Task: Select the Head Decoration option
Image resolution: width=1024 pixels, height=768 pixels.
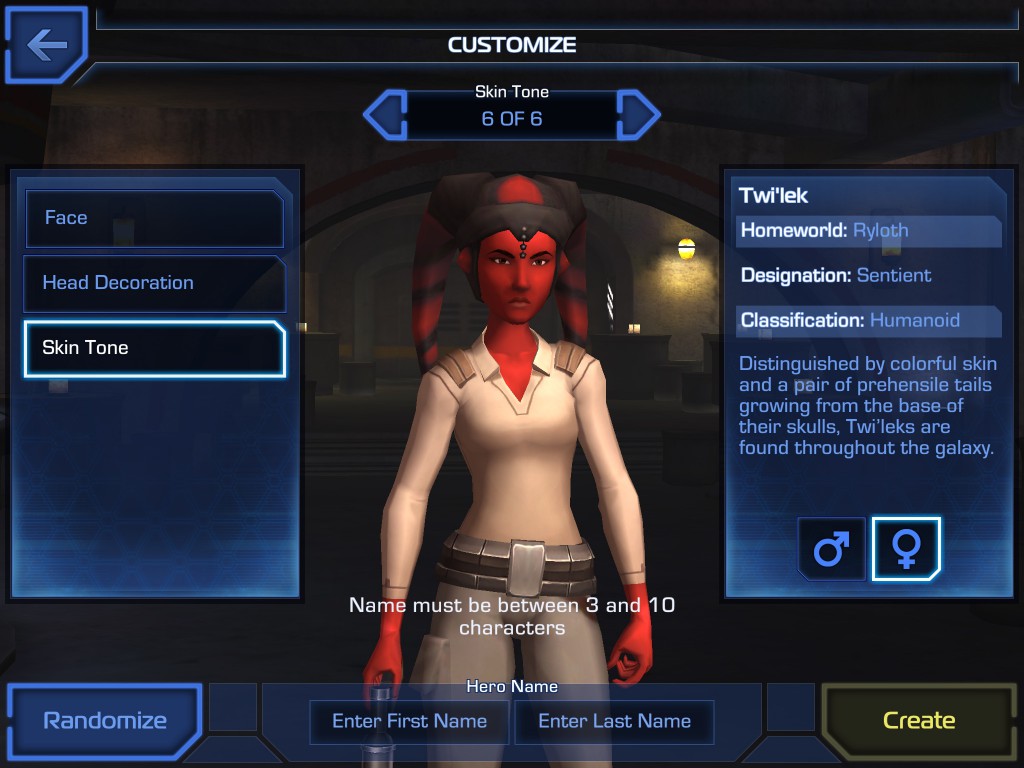Action: [x=154, y=283]
